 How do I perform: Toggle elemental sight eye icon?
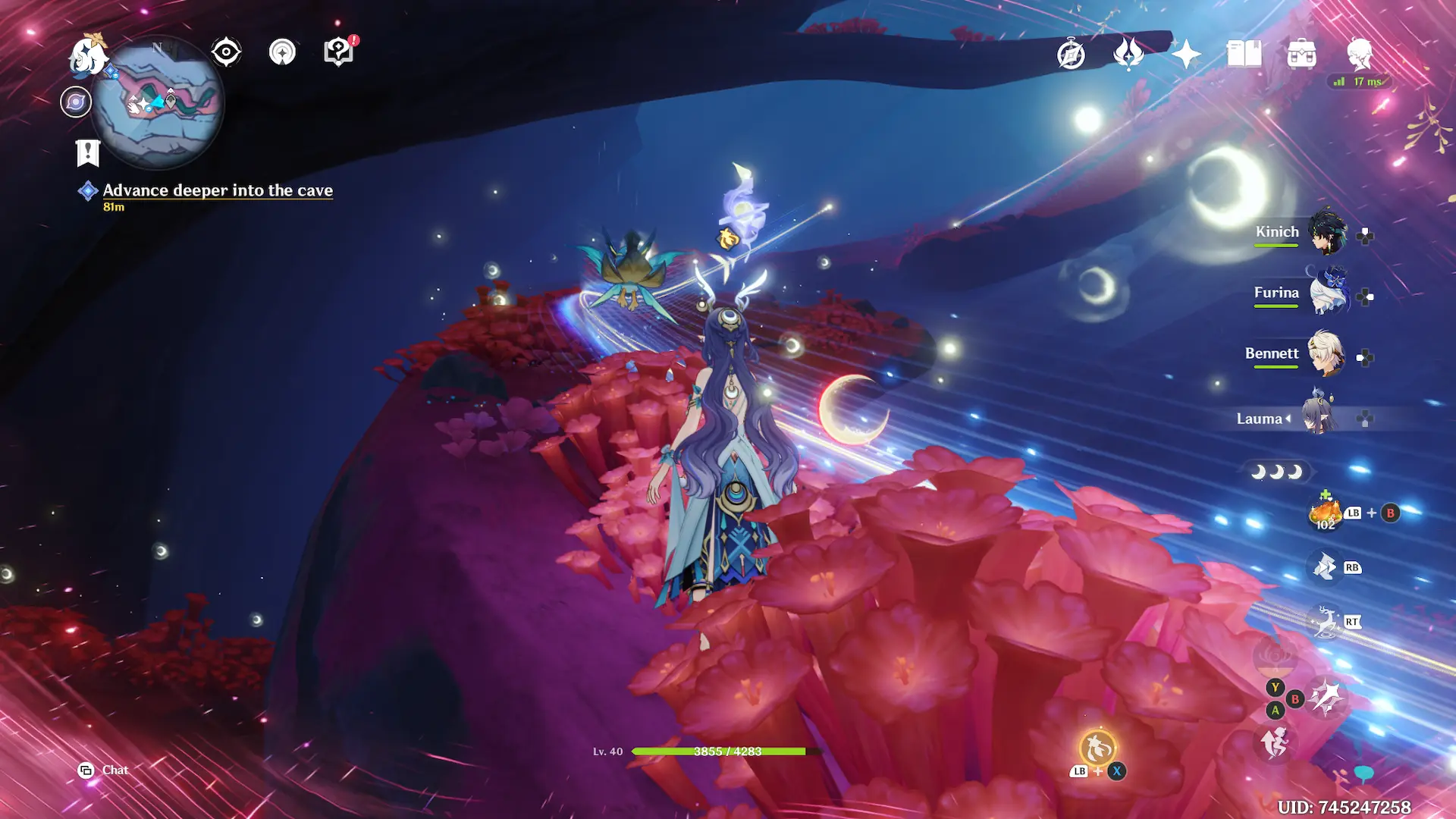226,52
